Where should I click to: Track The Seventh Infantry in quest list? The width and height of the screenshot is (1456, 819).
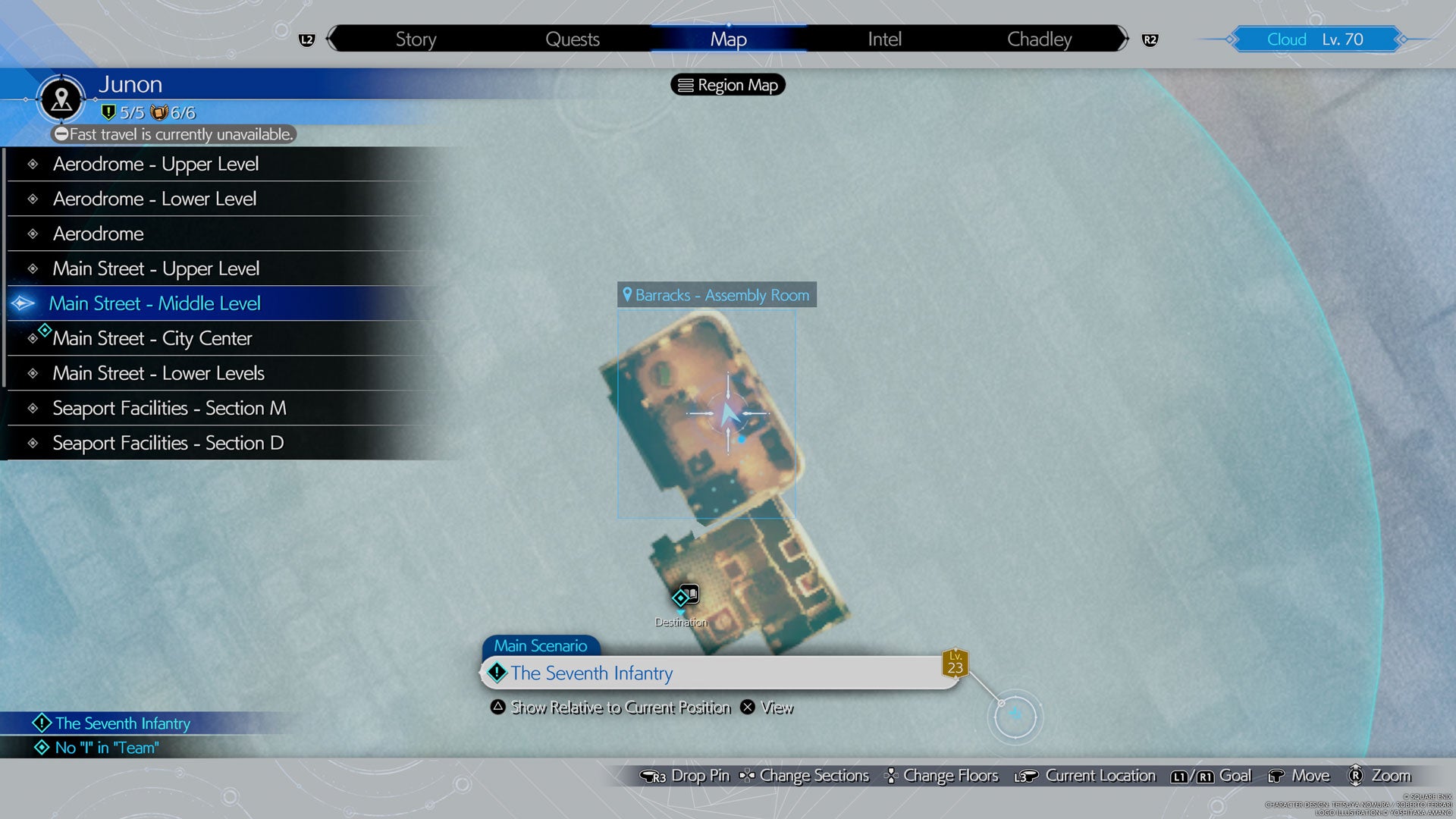(x=122, y=723)
